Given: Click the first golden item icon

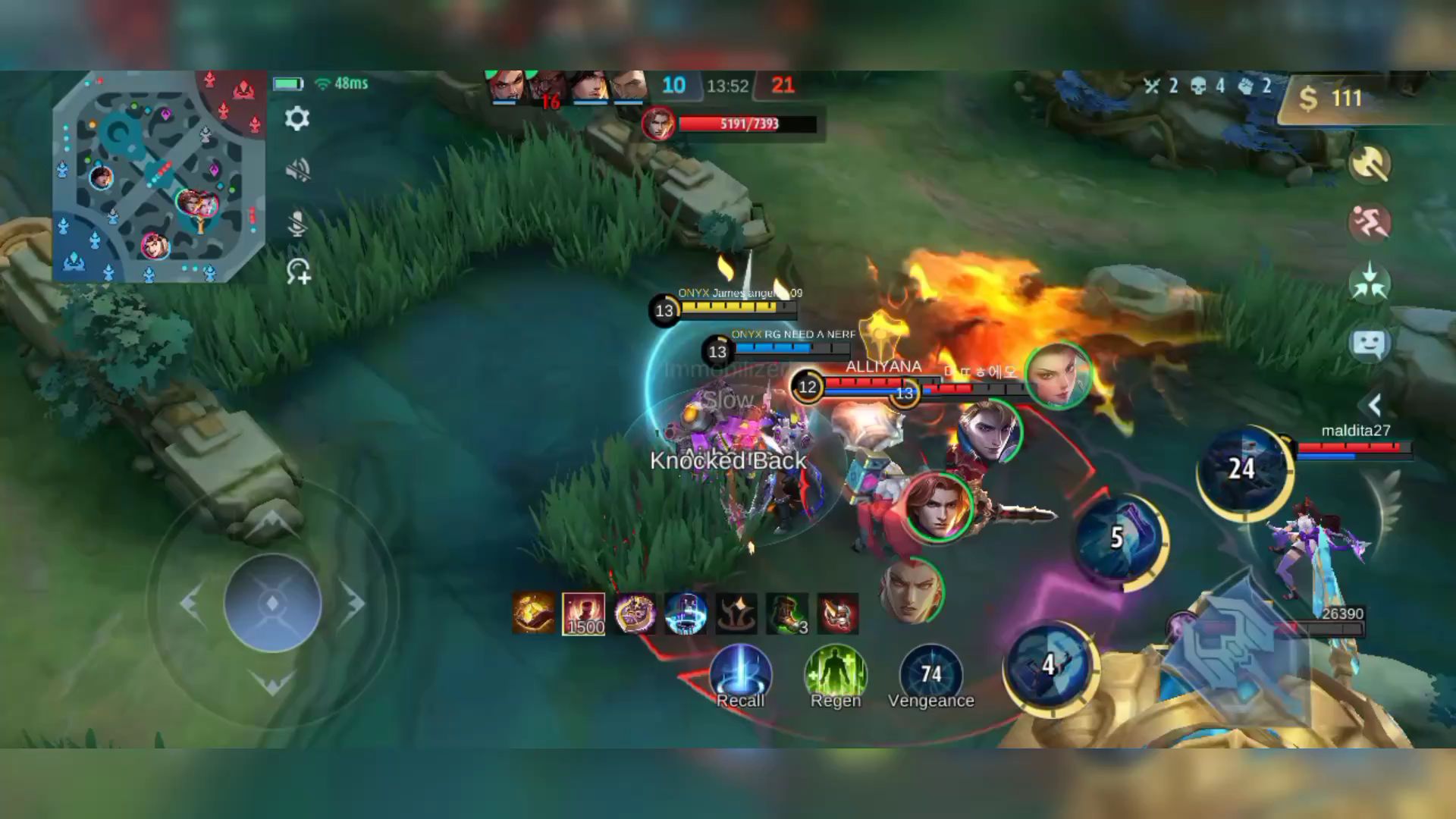Looking at the screenshot, I should pyautogui.click(x=534, y=613).
